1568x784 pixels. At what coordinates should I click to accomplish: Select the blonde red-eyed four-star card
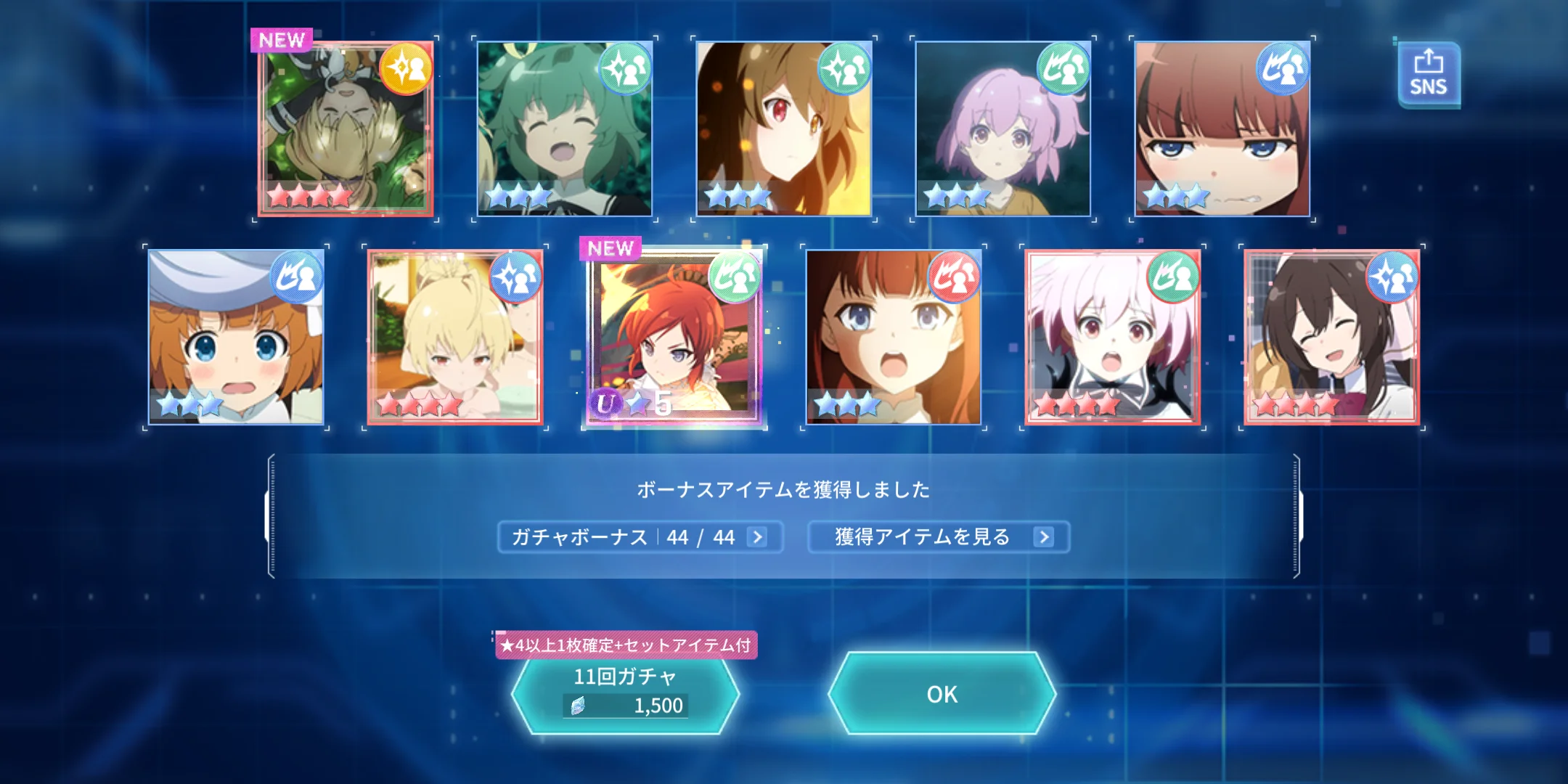455,338
